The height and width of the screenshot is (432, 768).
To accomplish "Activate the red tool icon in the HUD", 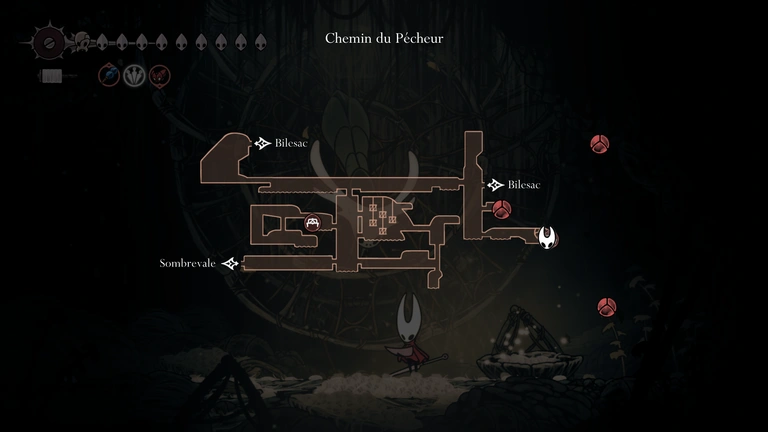I will pos(159,75).
